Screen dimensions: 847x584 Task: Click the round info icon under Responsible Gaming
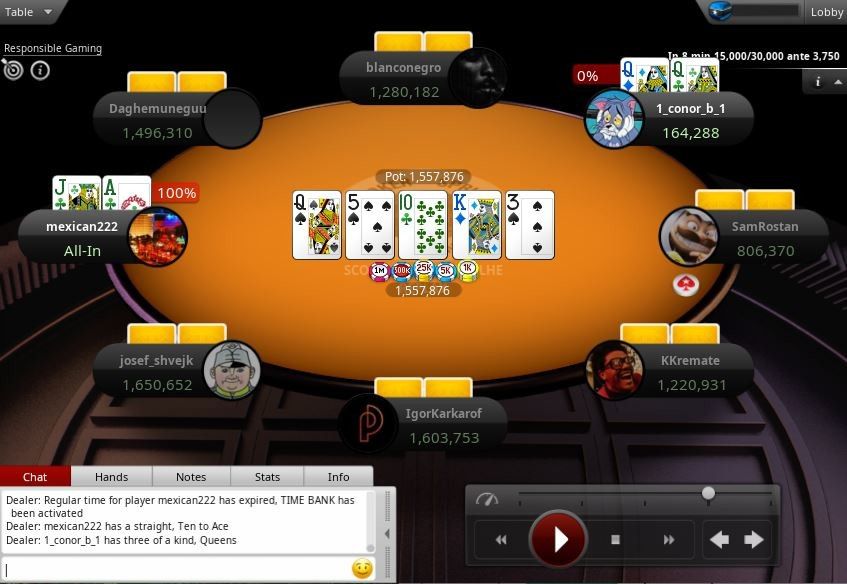(40, 70)
